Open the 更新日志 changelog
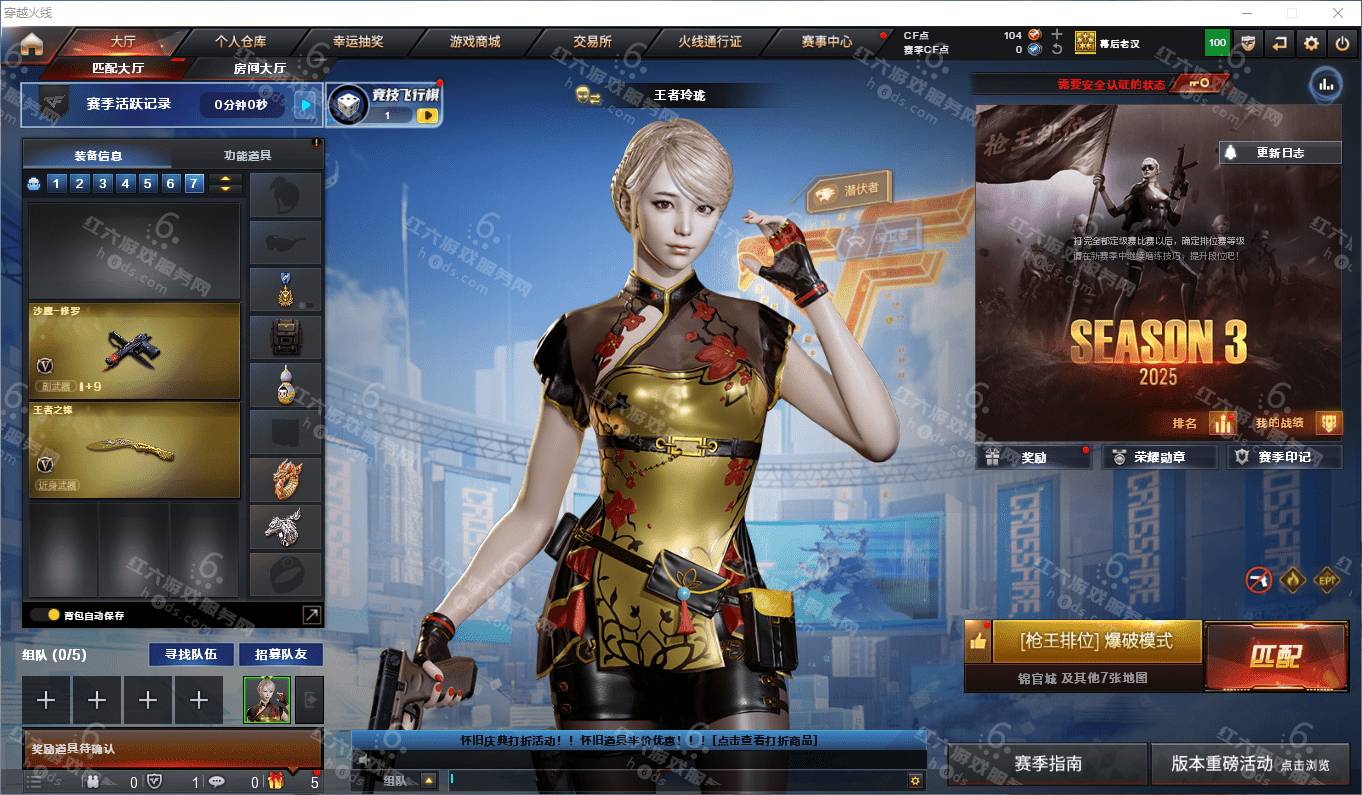 1280,153
